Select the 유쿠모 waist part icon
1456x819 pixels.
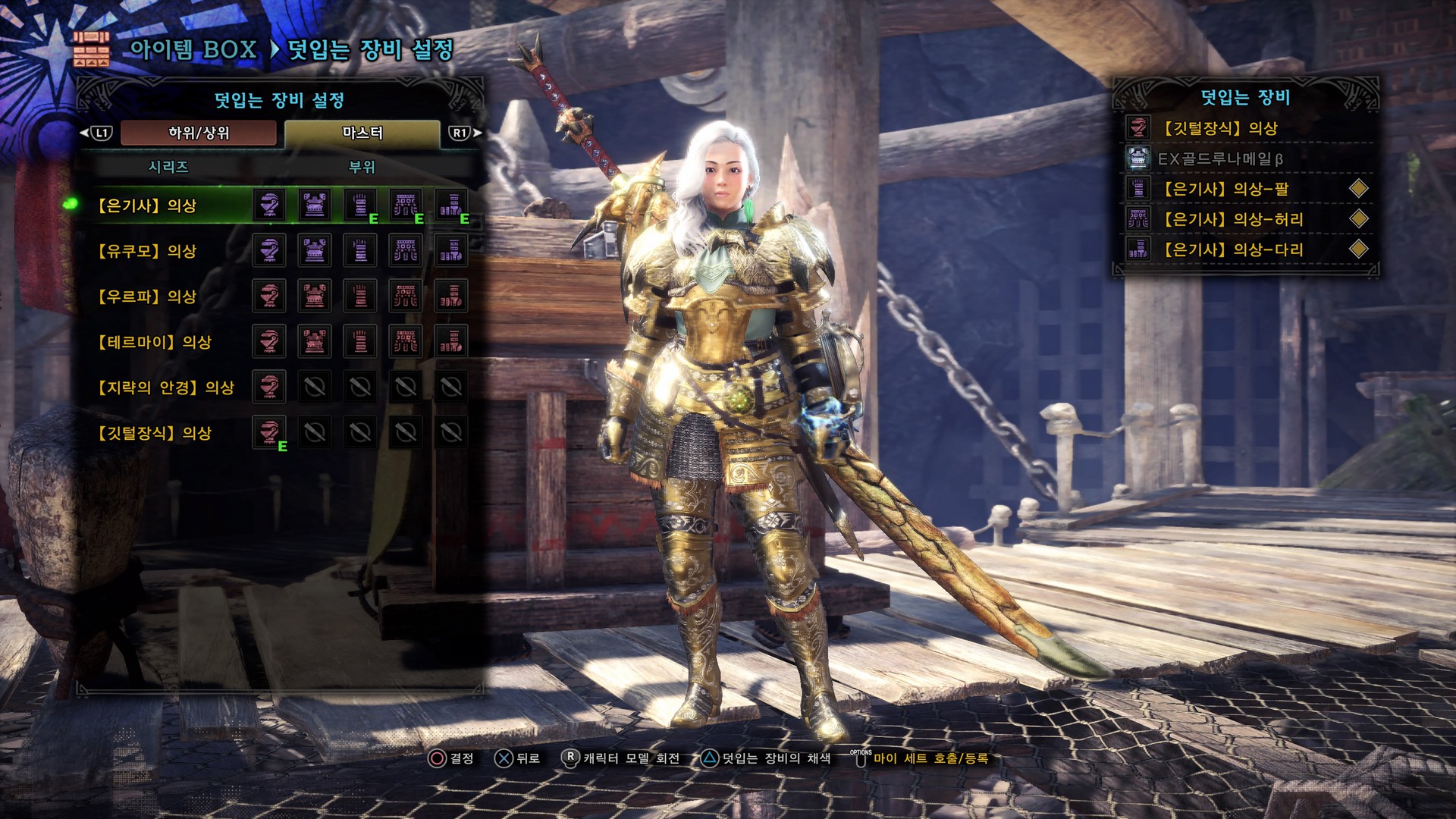[406, 250]
